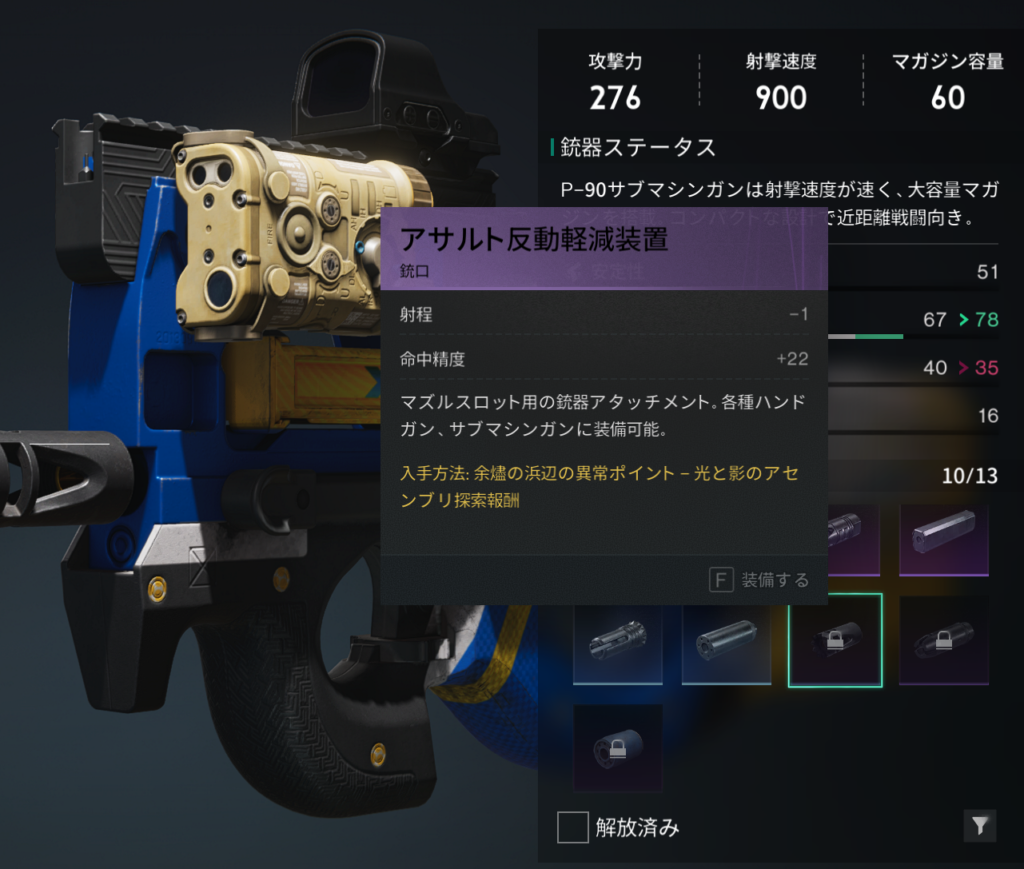Screen dimensions: 1024x869
Task: Open the attachment filter funnel icon
Action: pos(980,825)
